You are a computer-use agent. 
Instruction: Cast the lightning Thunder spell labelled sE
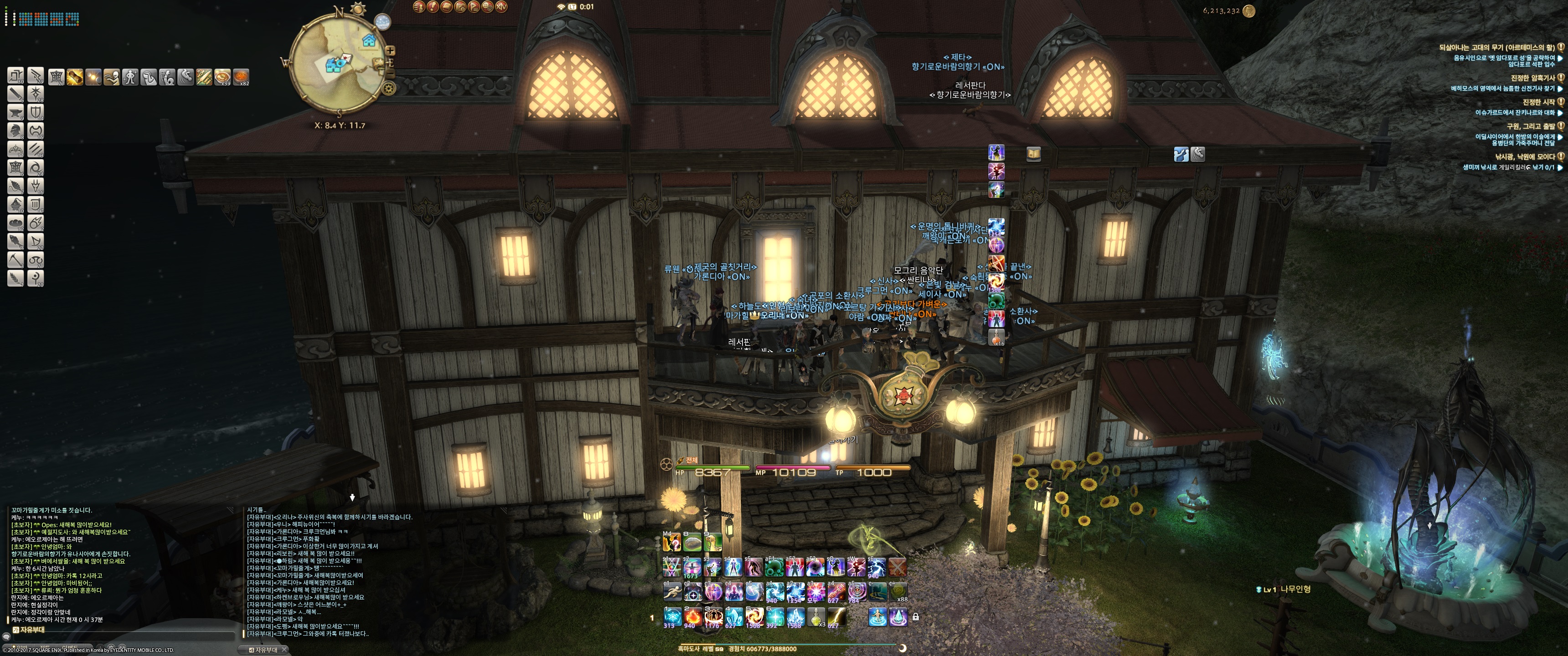coord(877,567)
